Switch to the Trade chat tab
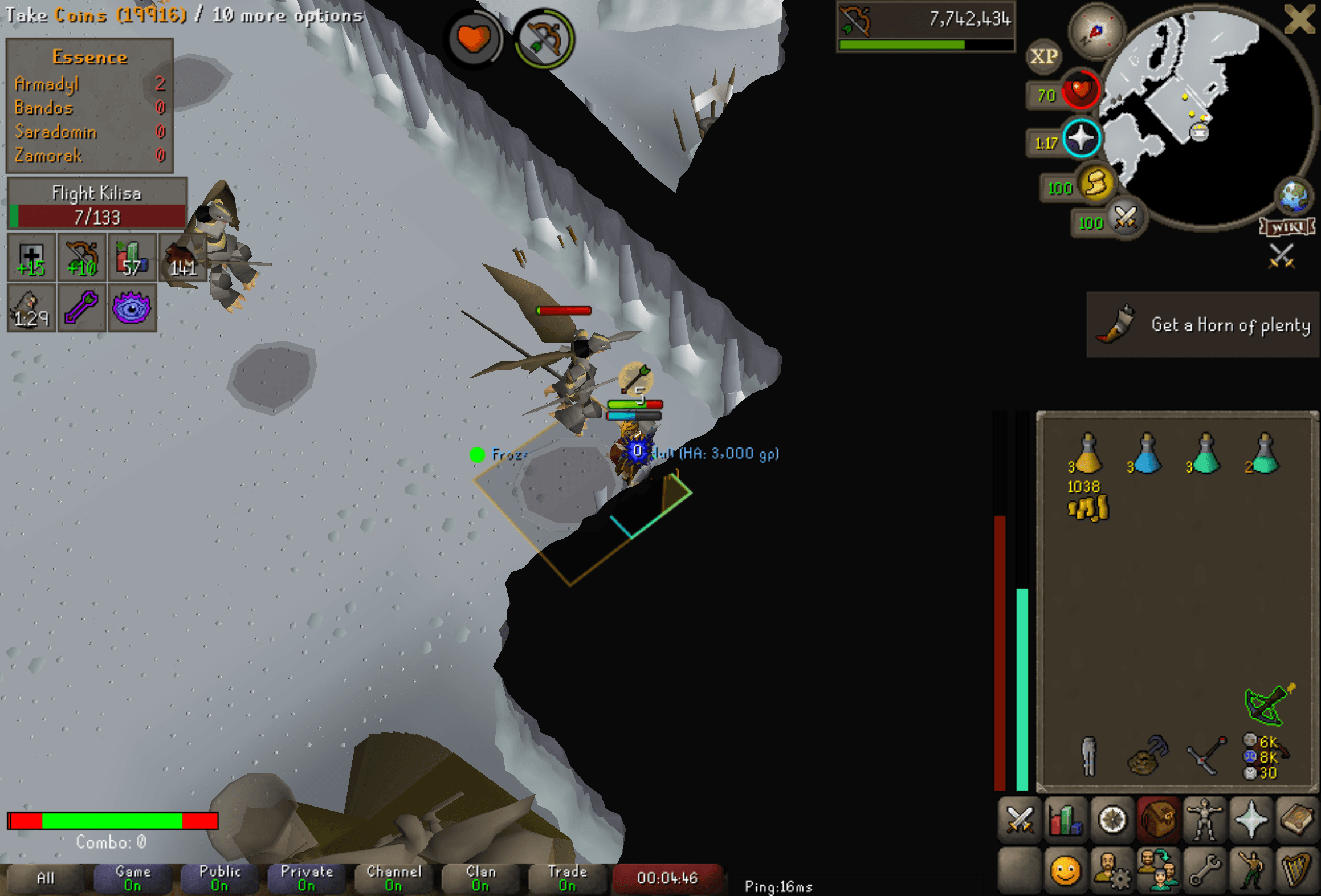This screenshot has width=1321, height=896. pos(568,878)
